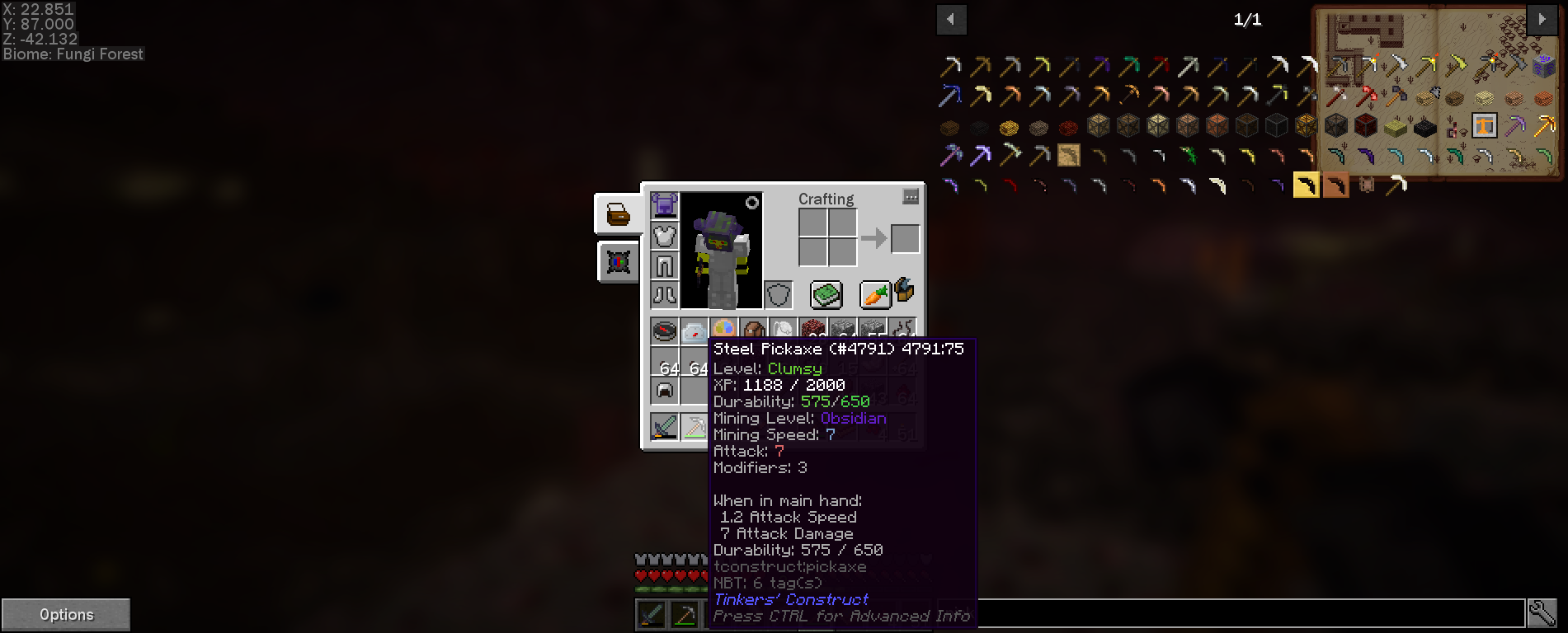Viewport: 1568px width, 633px height.
Task: Switch to the Baubles tab on the inventory edge
Action: [617, 261]
